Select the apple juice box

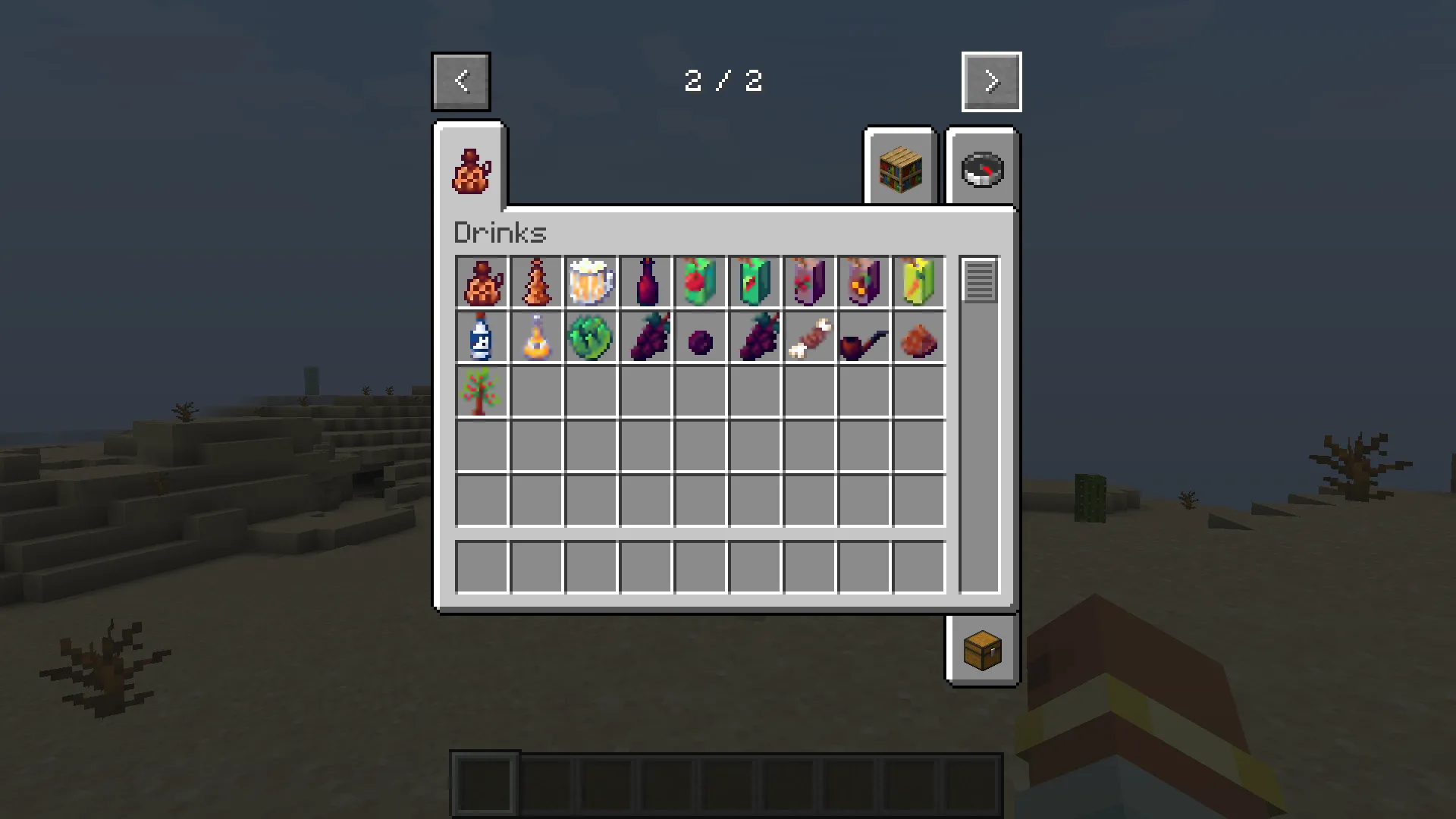pos(701,282)
